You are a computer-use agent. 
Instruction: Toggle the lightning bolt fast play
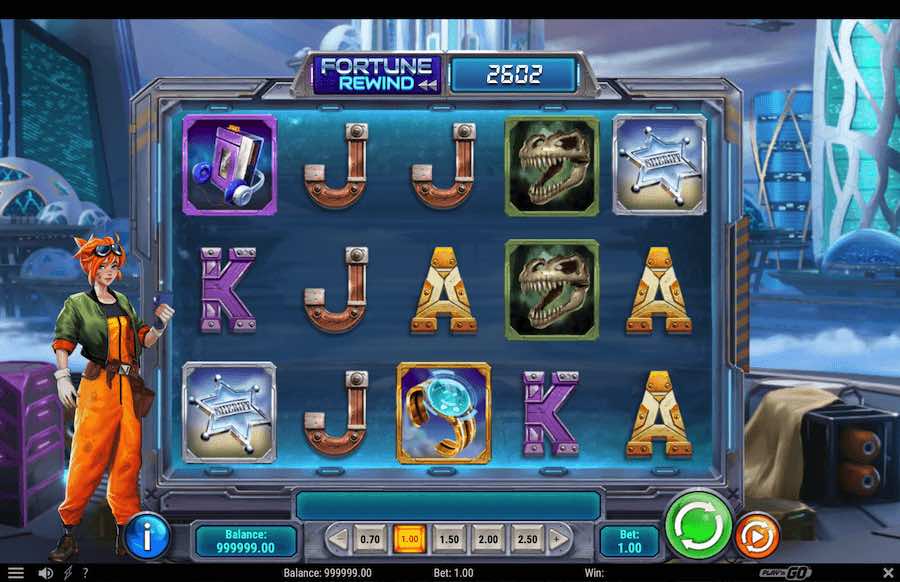point(68,573)
